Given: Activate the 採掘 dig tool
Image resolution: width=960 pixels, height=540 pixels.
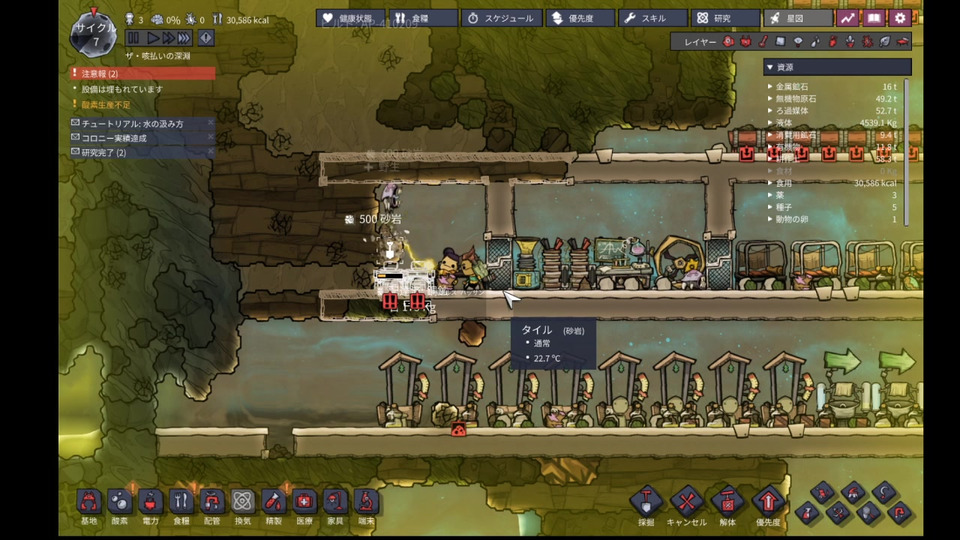Looking at the screenshot, I should click(x=646, y=502).
